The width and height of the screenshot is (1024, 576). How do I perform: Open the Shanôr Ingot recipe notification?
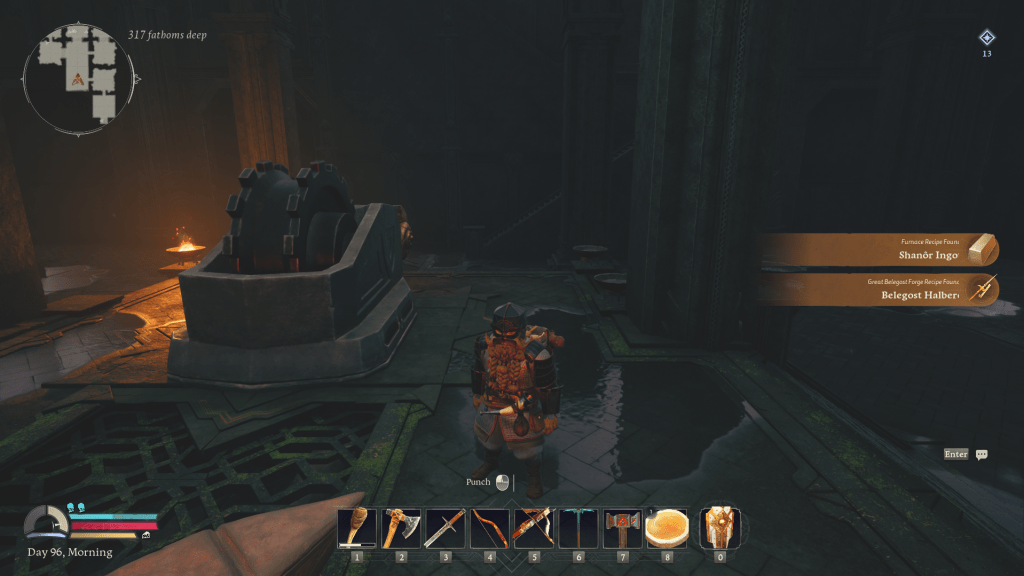[x=880, y=250]
